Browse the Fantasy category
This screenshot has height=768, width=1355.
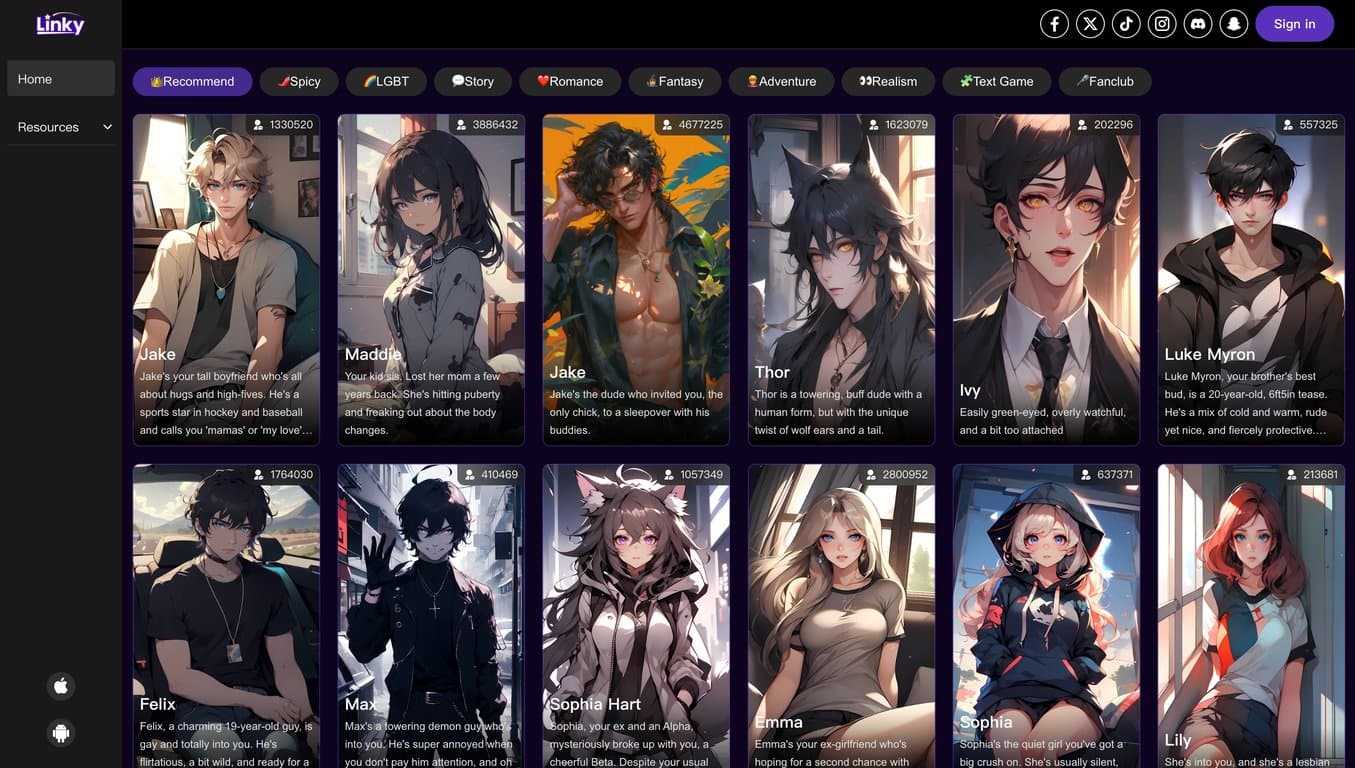pos(675,79)
